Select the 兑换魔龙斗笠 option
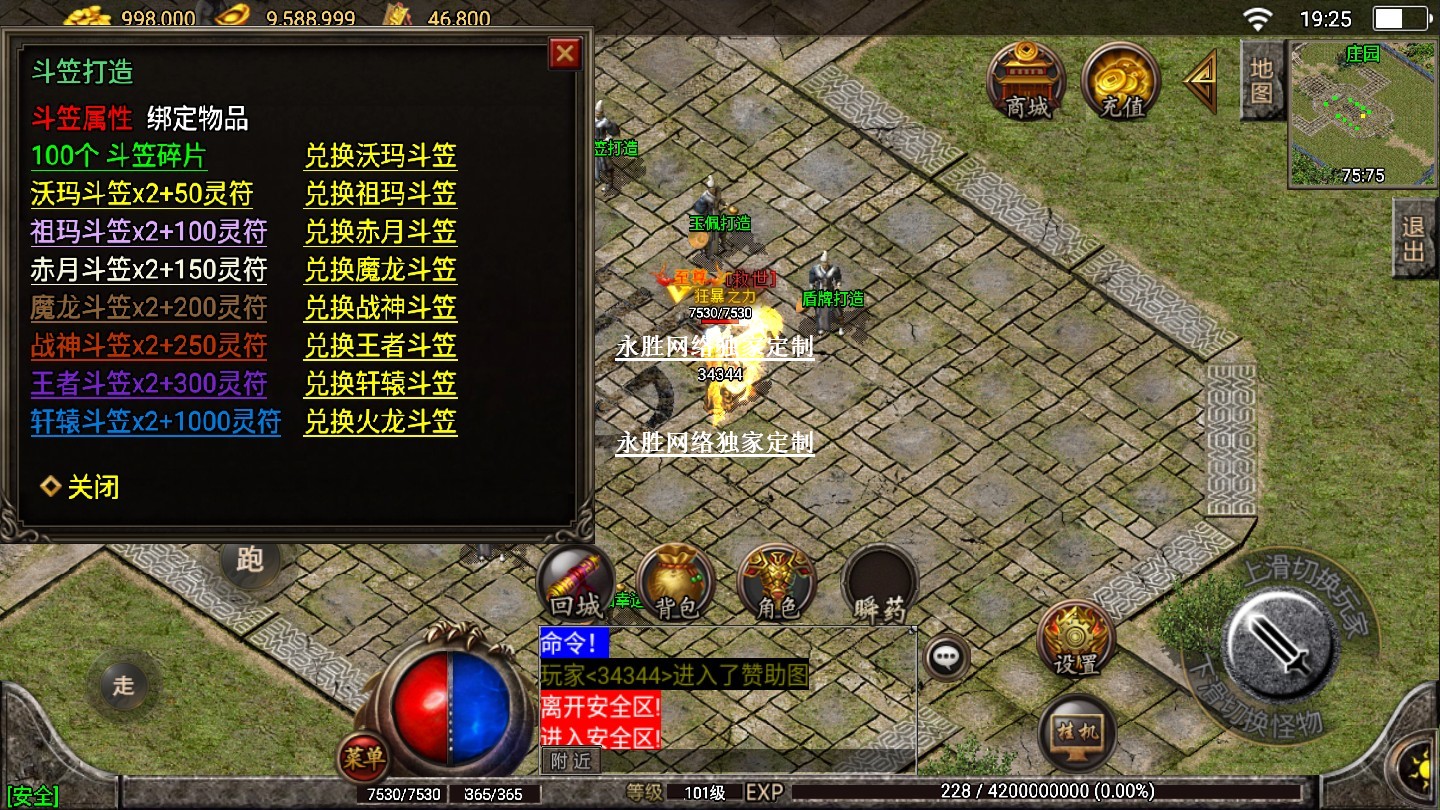Image resolution: width=1440 pixels, height=810 pixels. click(380, 270)
